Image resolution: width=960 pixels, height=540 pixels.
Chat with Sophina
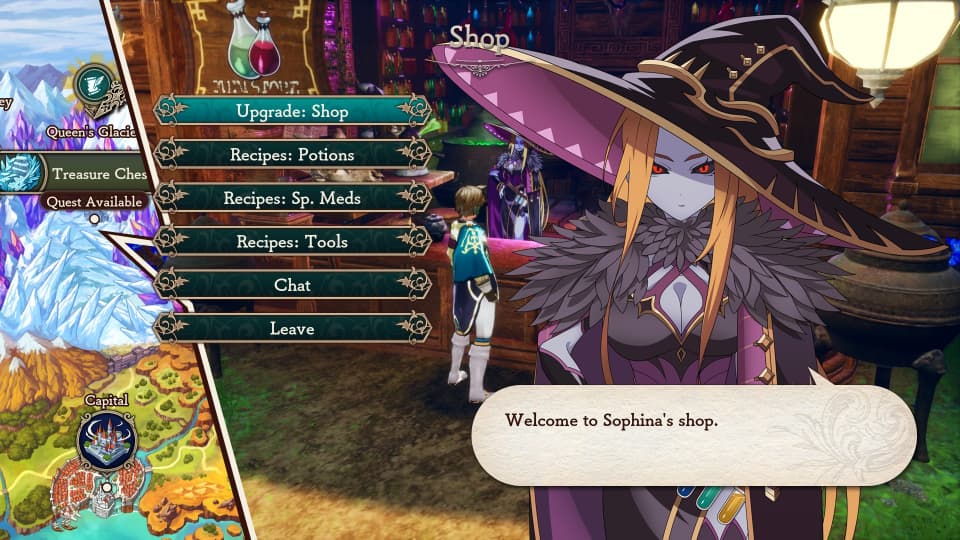293,285
